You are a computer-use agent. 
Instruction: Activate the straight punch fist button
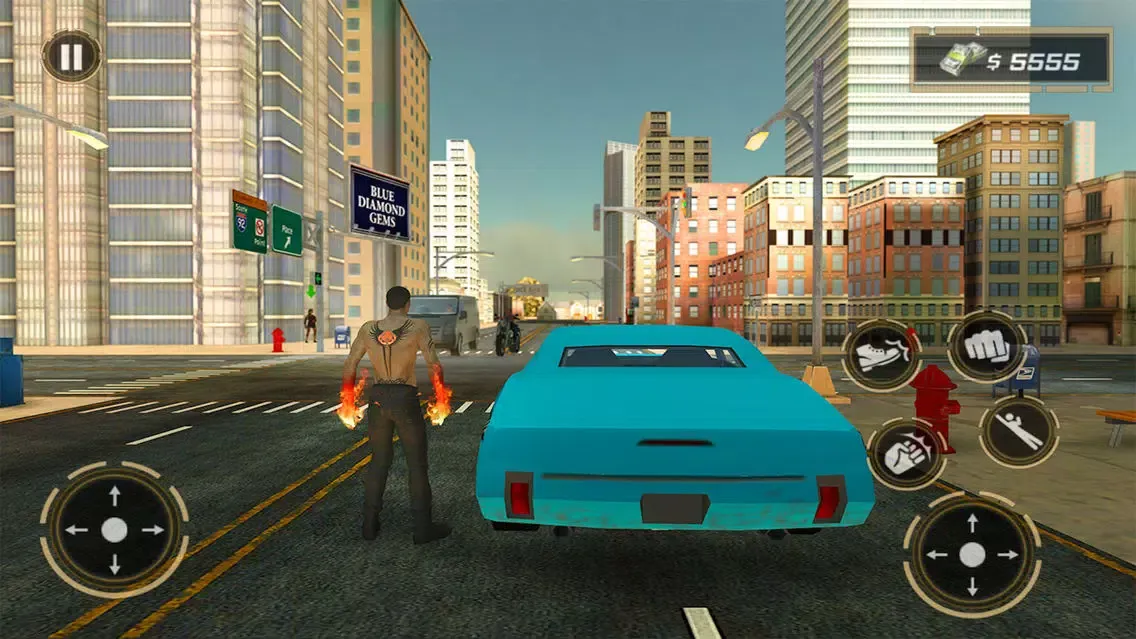tap(986, 346)
